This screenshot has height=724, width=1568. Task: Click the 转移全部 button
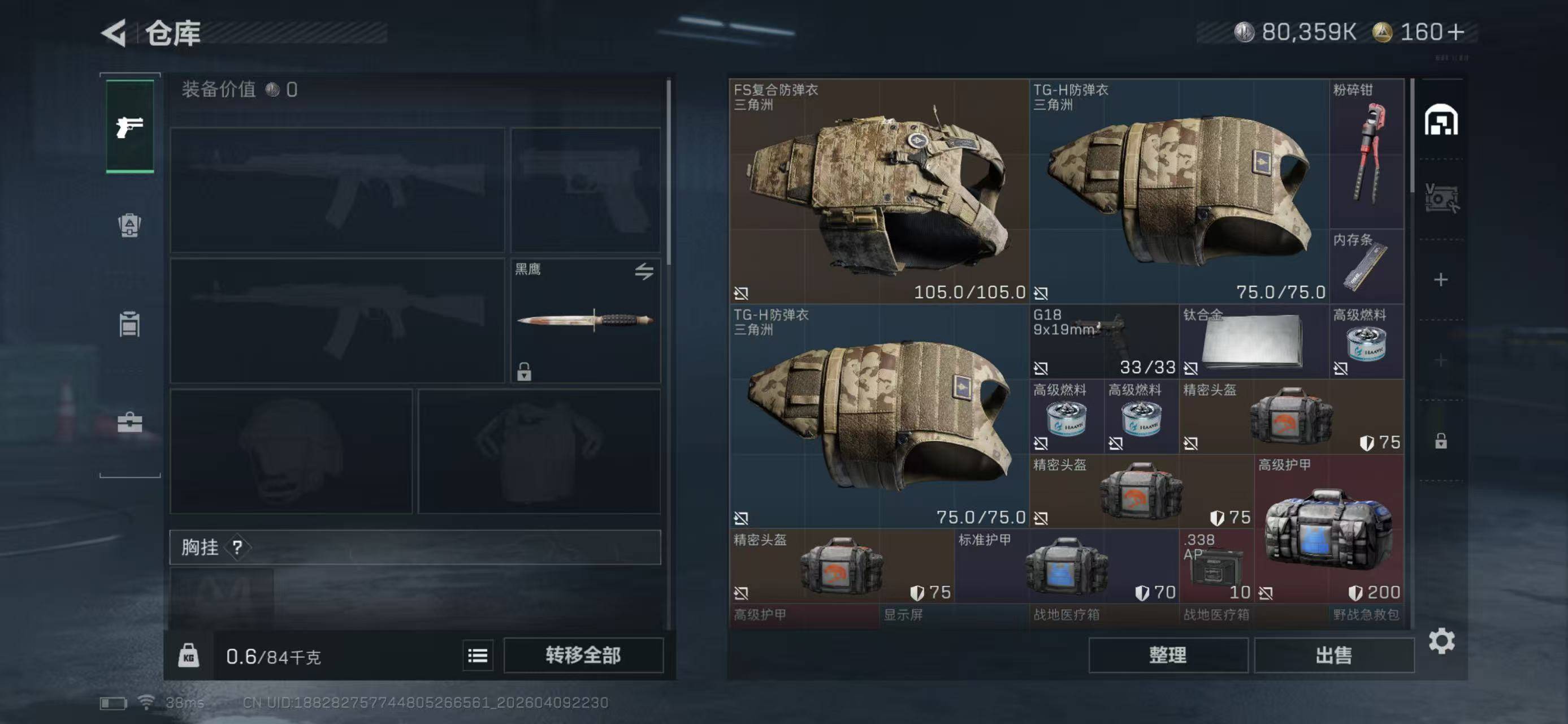[x=583, y=655]
